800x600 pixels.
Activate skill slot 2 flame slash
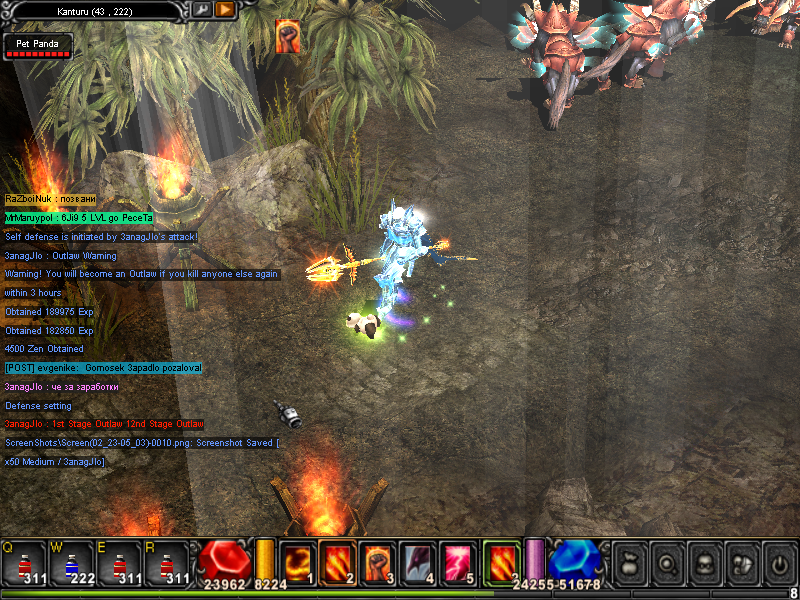(338, 561)
